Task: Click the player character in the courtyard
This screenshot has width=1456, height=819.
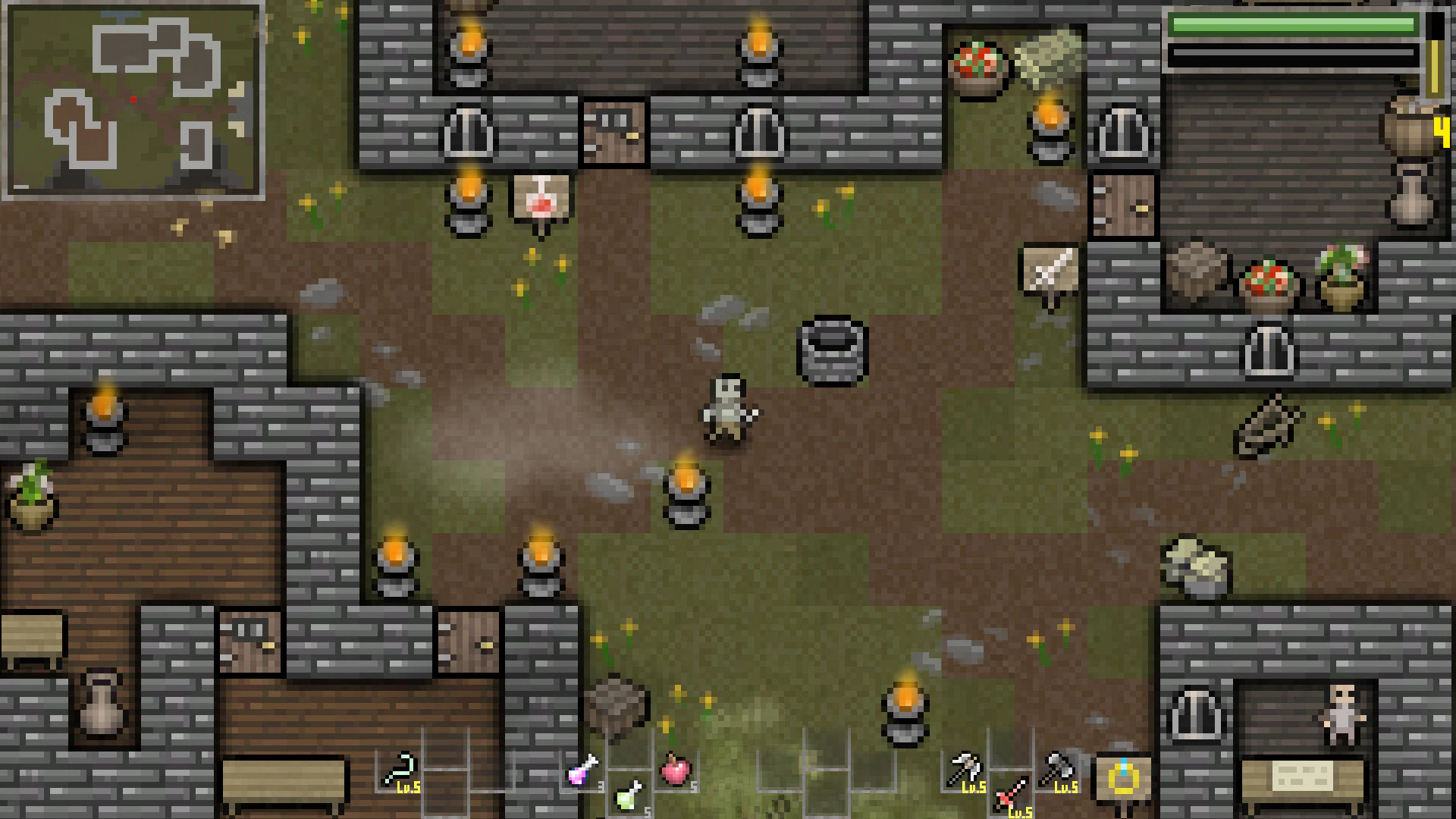Action: point(726,409)
